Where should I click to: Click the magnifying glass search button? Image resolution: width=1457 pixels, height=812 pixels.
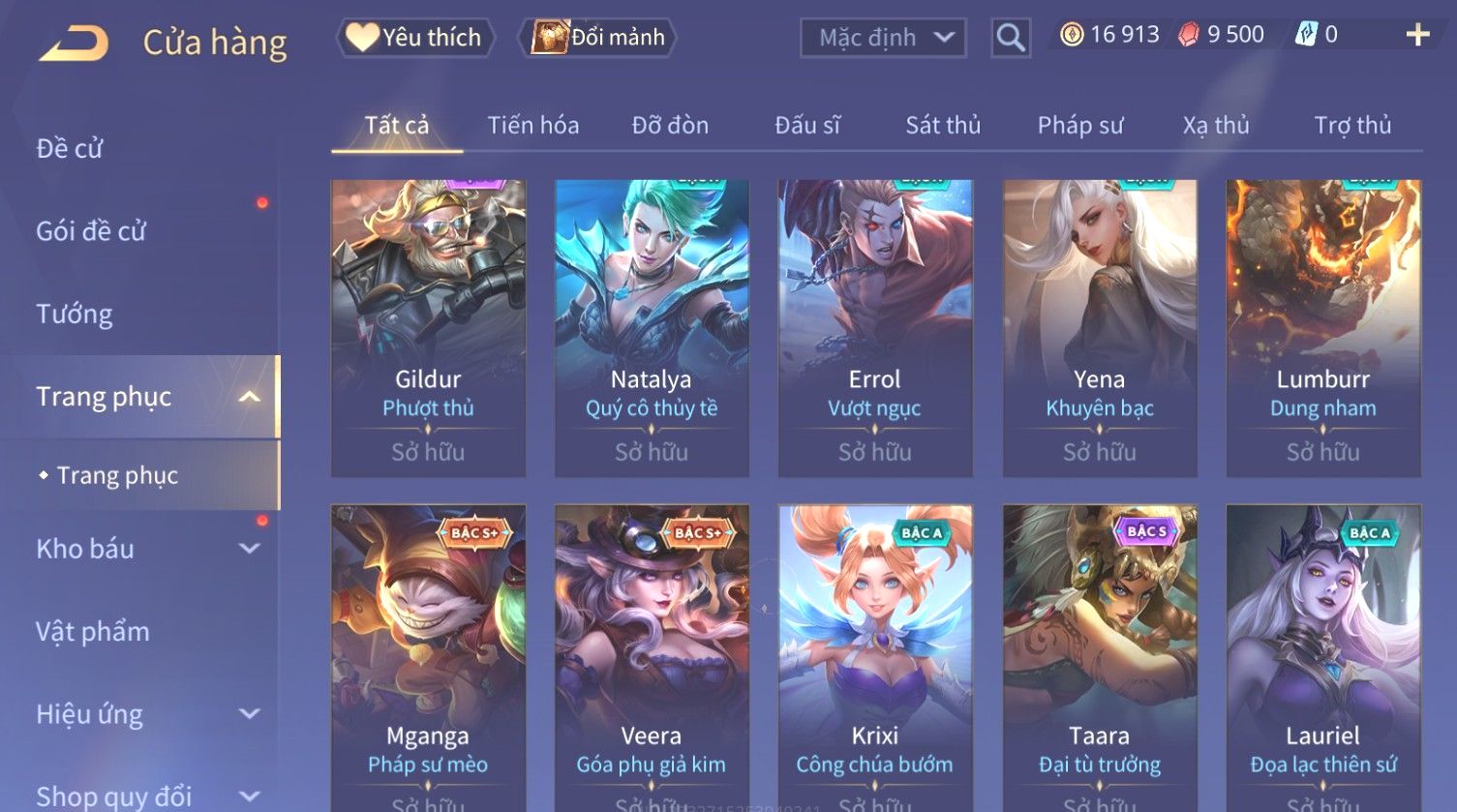pyautogui.click(x=1011, y=38)
